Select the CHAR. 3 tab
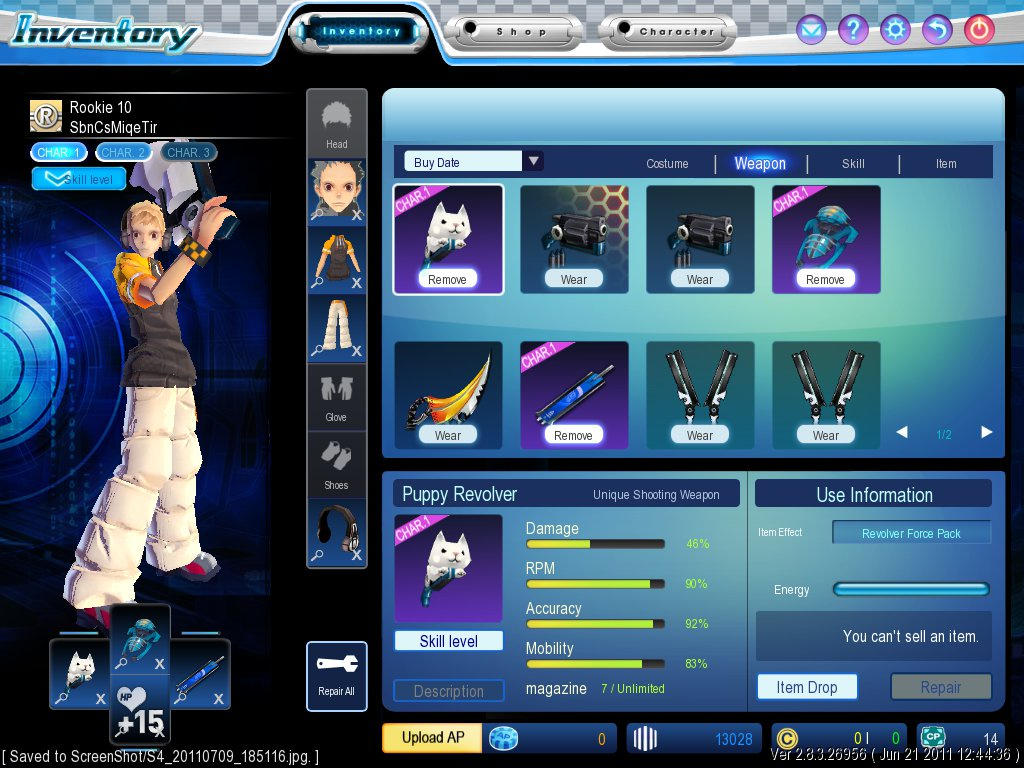 pyautogui.click(x=187, y=152)
